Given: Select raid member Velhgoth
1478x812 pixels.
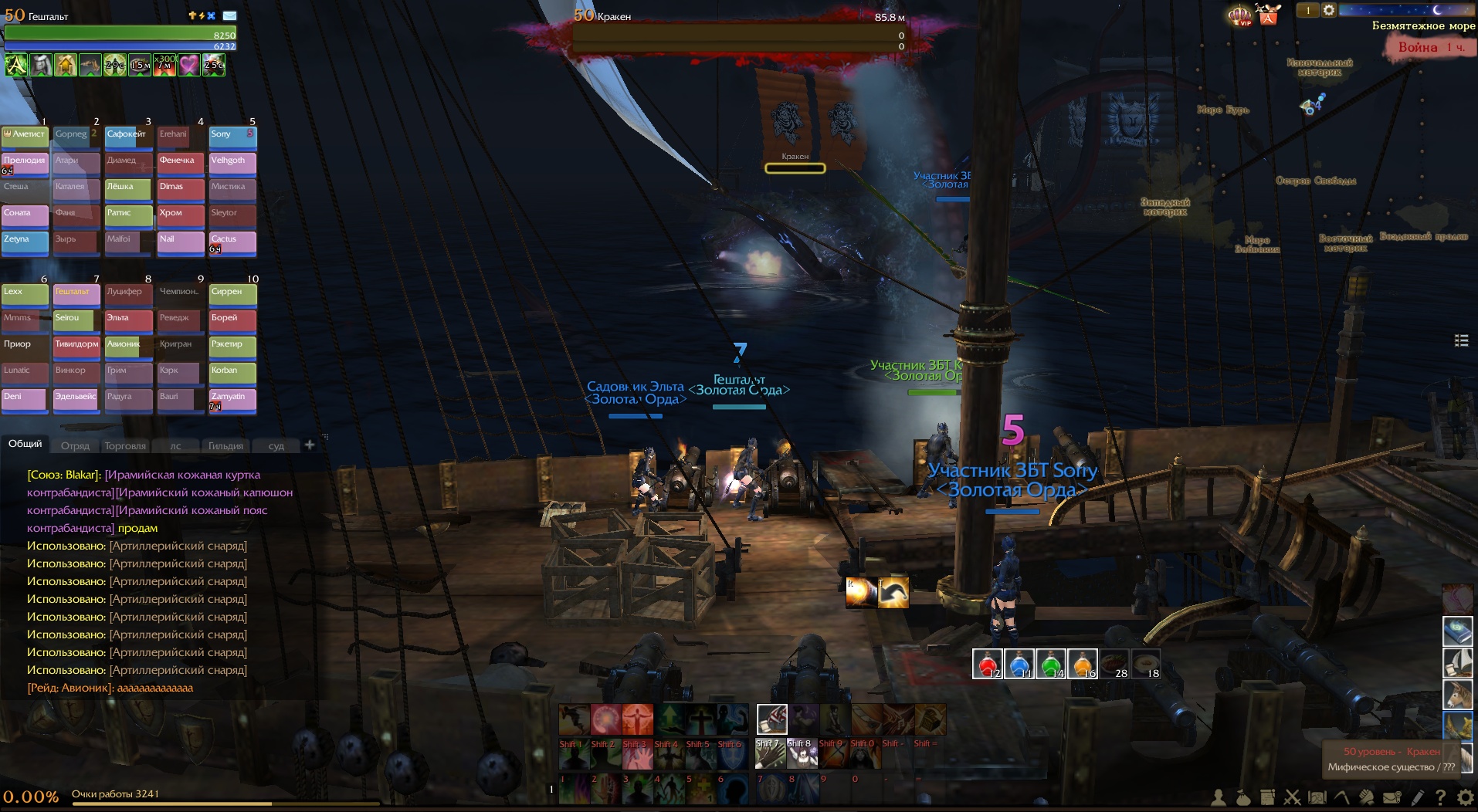Looking at the screenshot, I should click(x=232, y=162).
